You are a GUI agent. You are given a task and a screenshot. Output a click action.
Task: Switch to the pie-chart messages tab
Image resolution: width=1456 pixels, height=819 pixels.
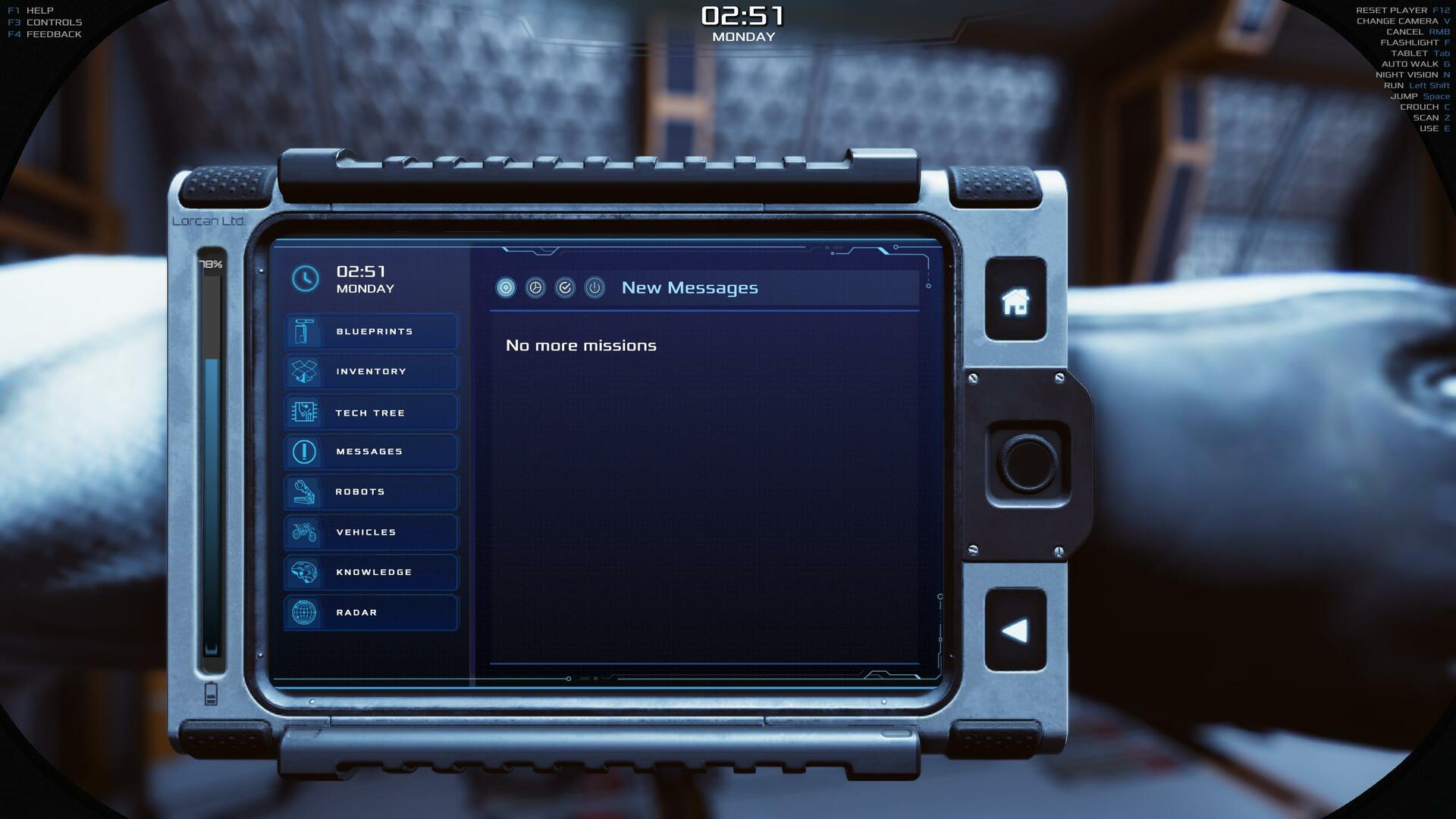pyautogui.click(x=535, y=287)
